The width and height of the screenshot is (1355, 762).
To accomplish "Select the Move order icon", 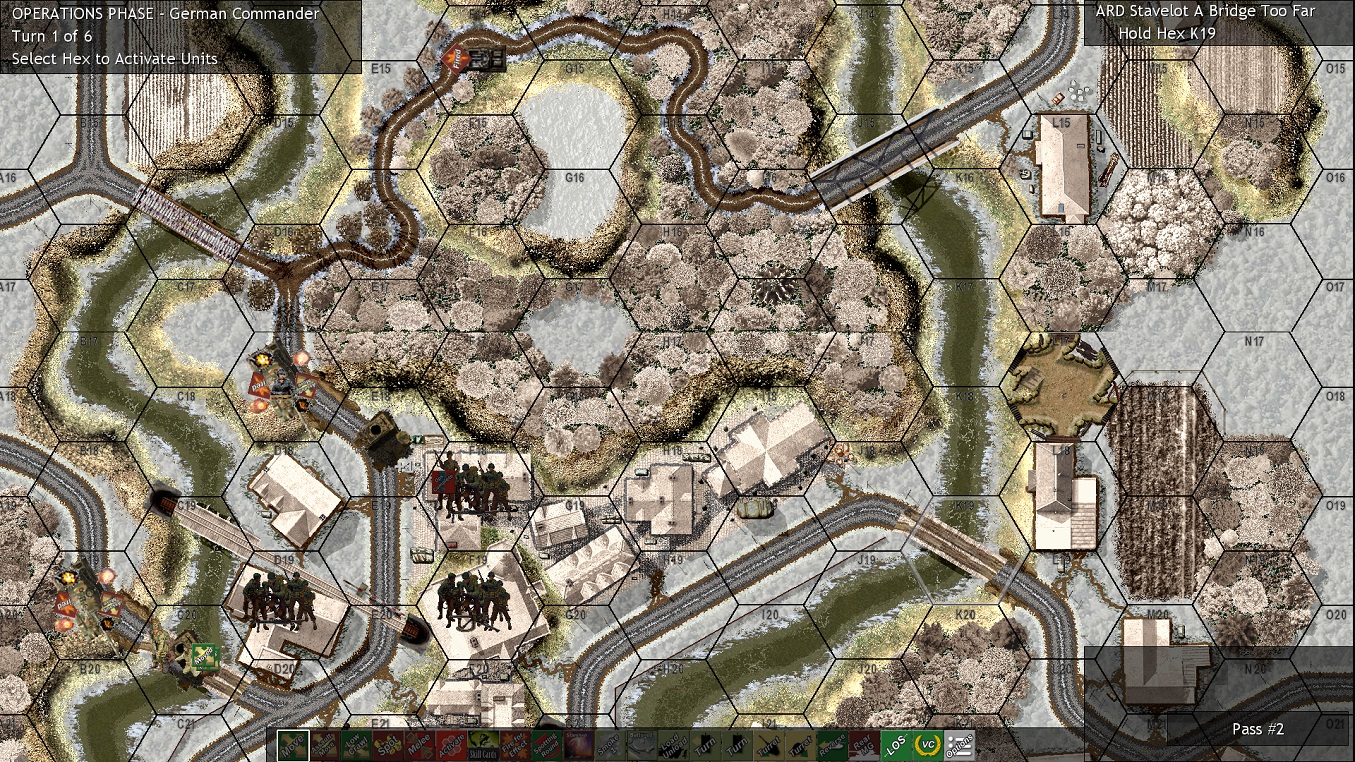I will (x=292, y=744).
